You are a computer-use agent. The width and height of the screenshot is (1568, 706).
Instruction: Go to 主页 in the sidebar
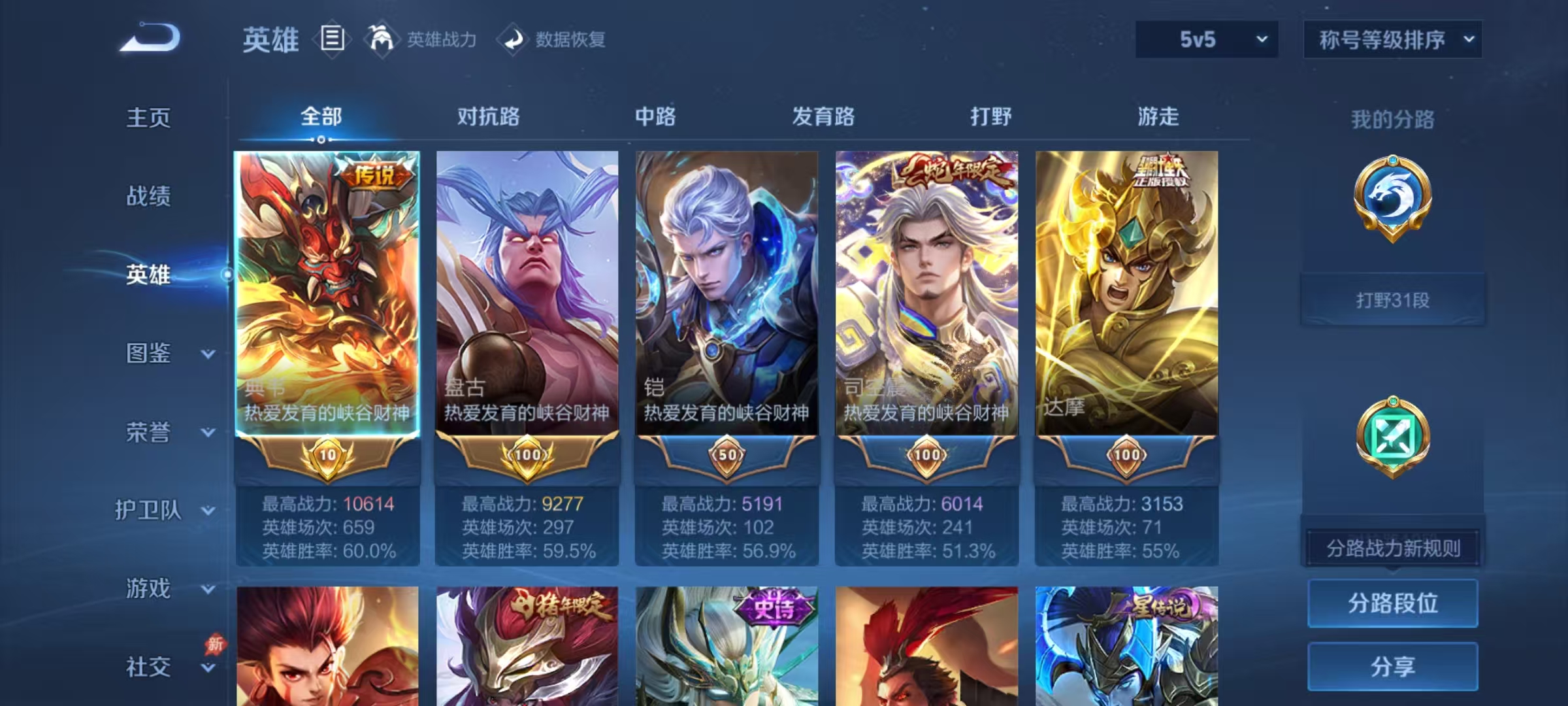[147, 118]
